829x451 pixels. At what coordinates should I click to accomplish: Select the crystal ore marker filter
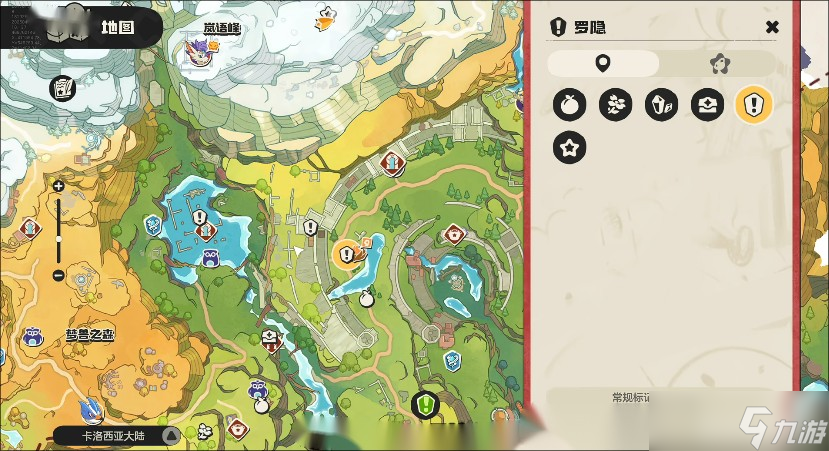pyautogui.click(x=661, y=104)
